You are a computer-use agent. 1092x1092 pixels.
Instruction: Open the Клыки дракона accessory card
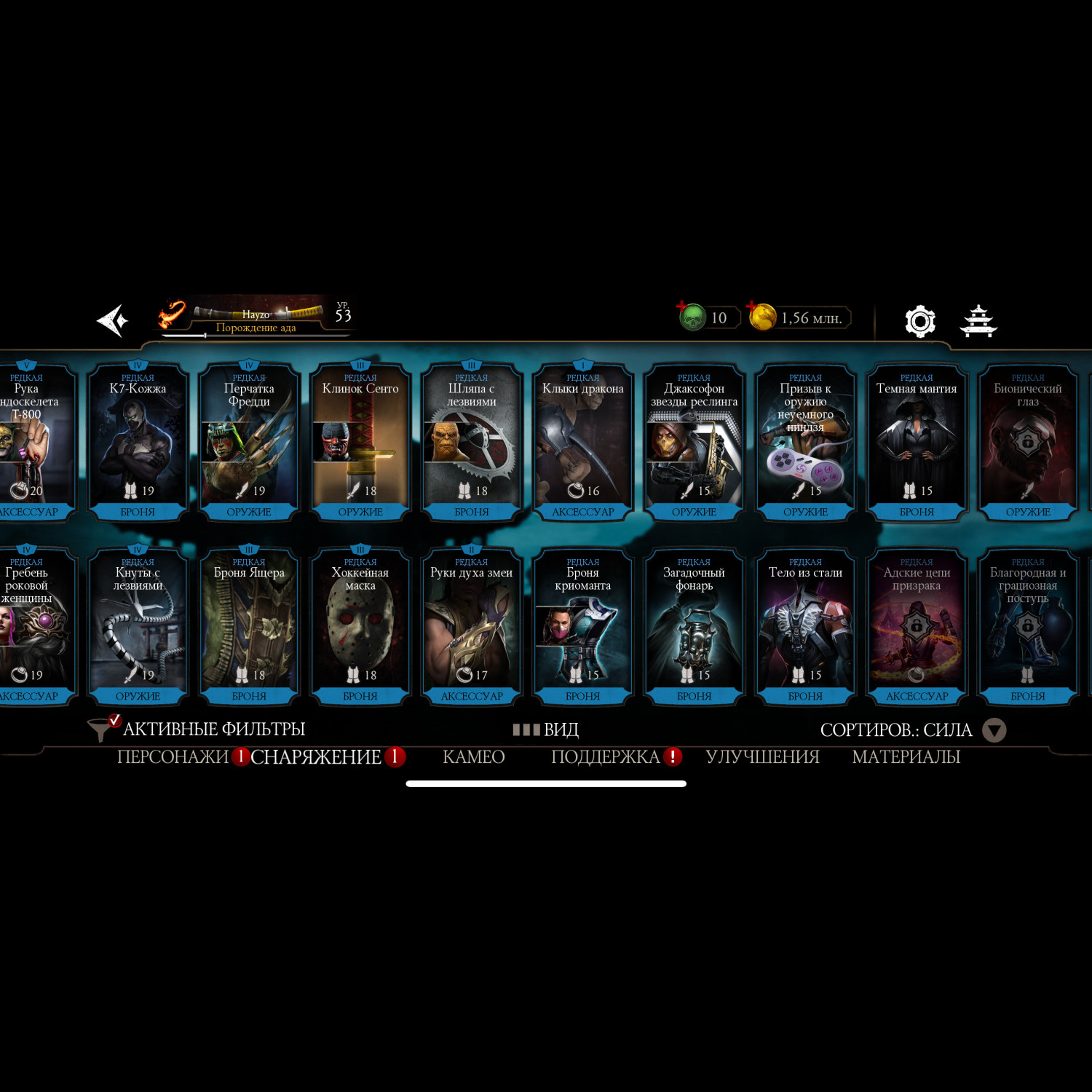pos(582,441)
